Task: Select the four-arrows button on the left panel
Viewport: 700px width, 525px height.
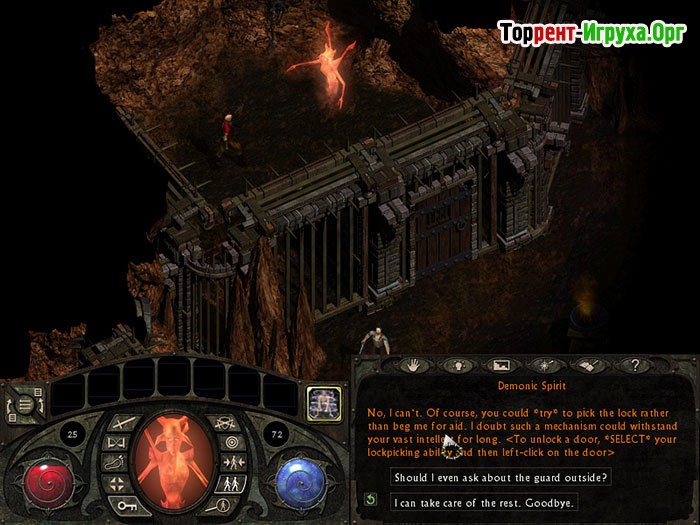Action: click(x=115, y=484)
